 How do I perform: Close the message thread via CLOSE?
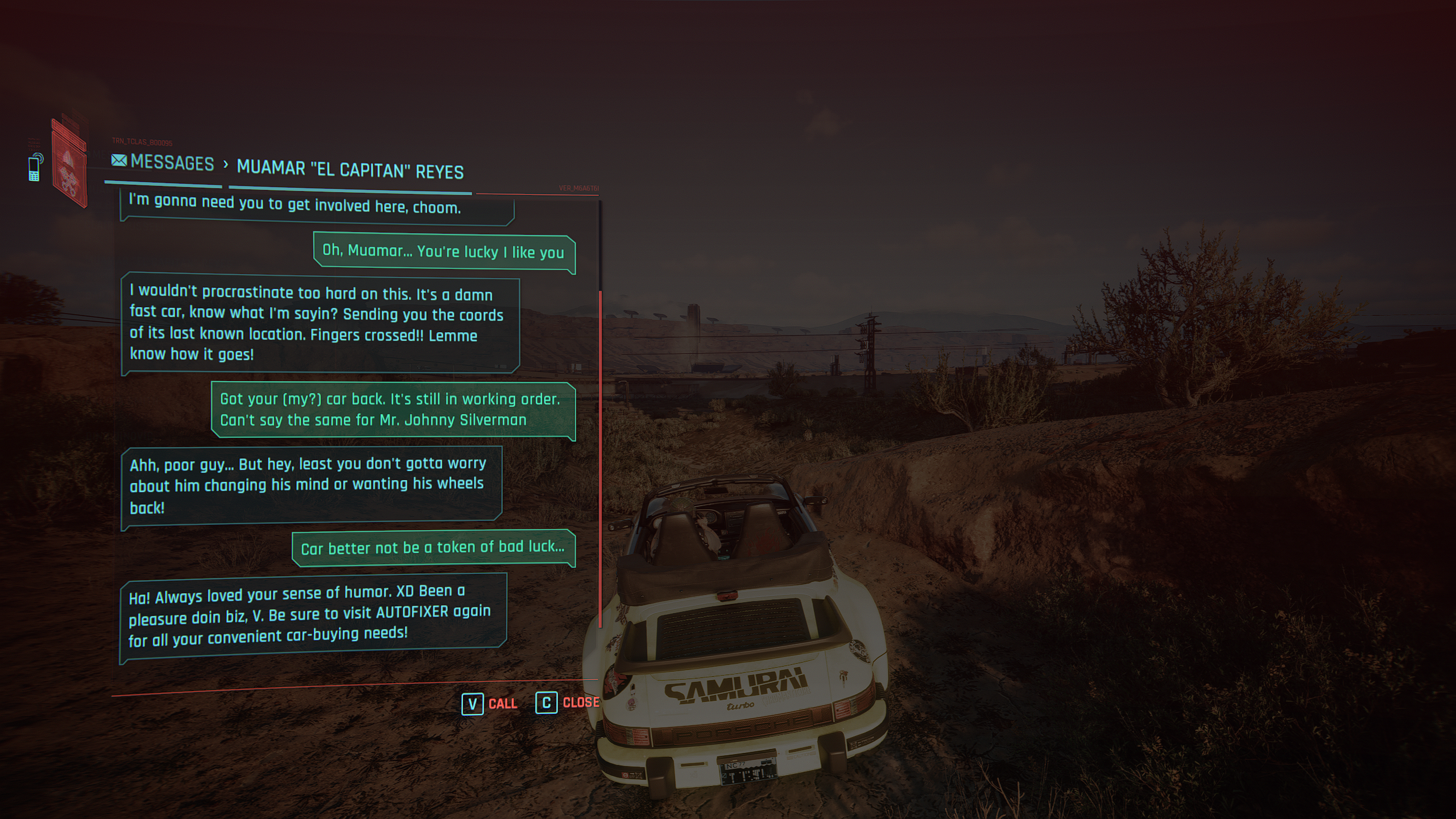(580, 703)
